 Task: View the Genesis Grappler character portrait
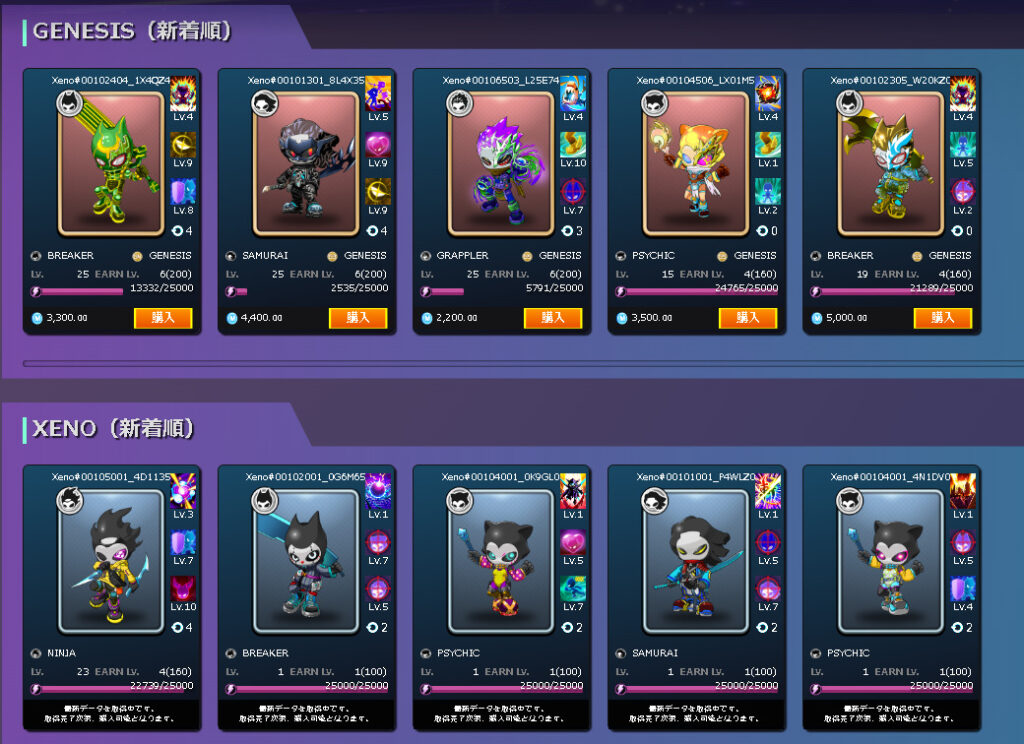500,163
